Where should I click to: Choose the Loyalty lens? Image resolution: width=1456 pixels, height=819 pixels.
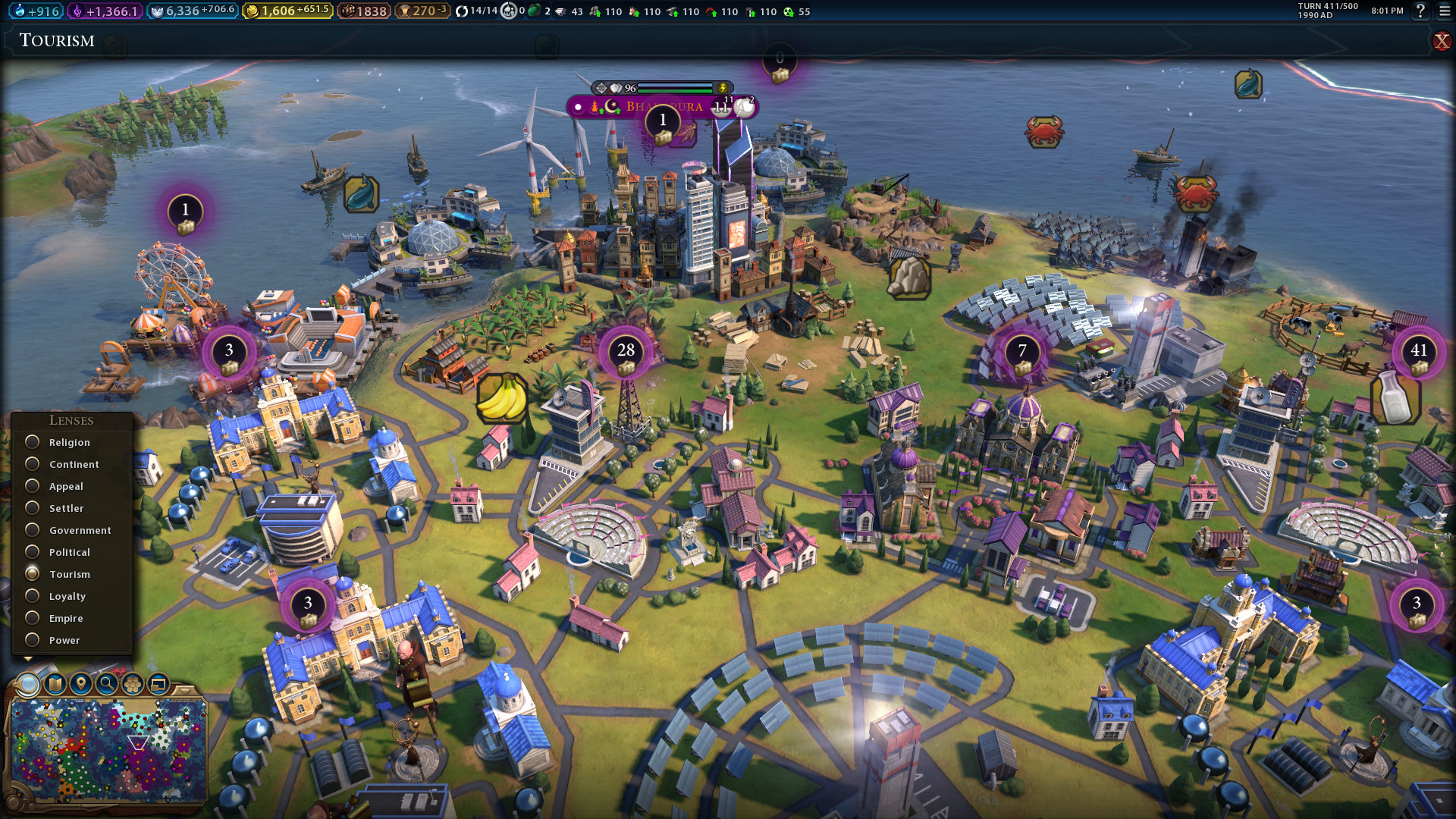pyautogui.click(x=33, y=596)
